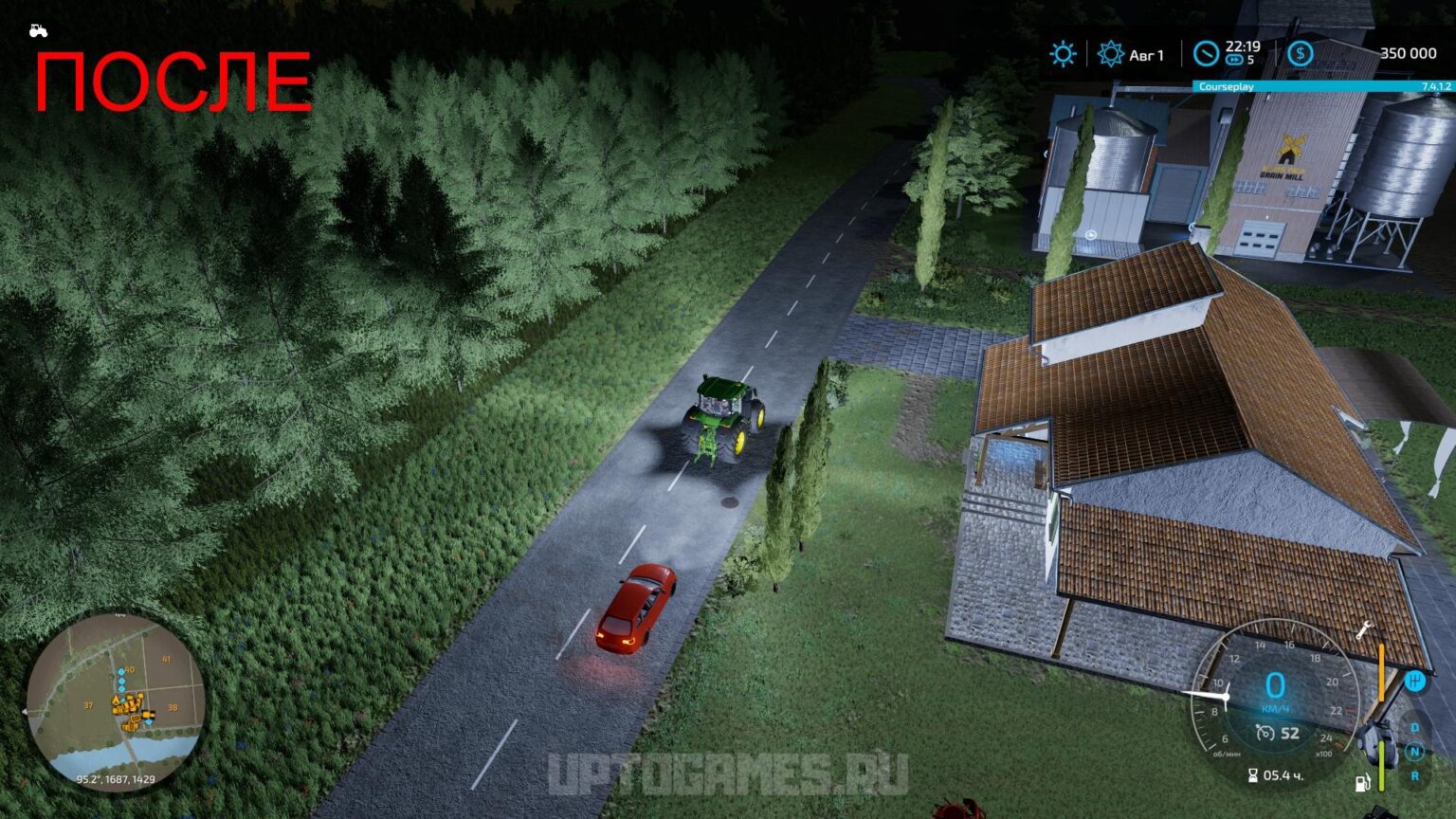This screenshot has height=819, width=1456.
Task: Click the green fuel level bar
Action: tap(1381, 766)
